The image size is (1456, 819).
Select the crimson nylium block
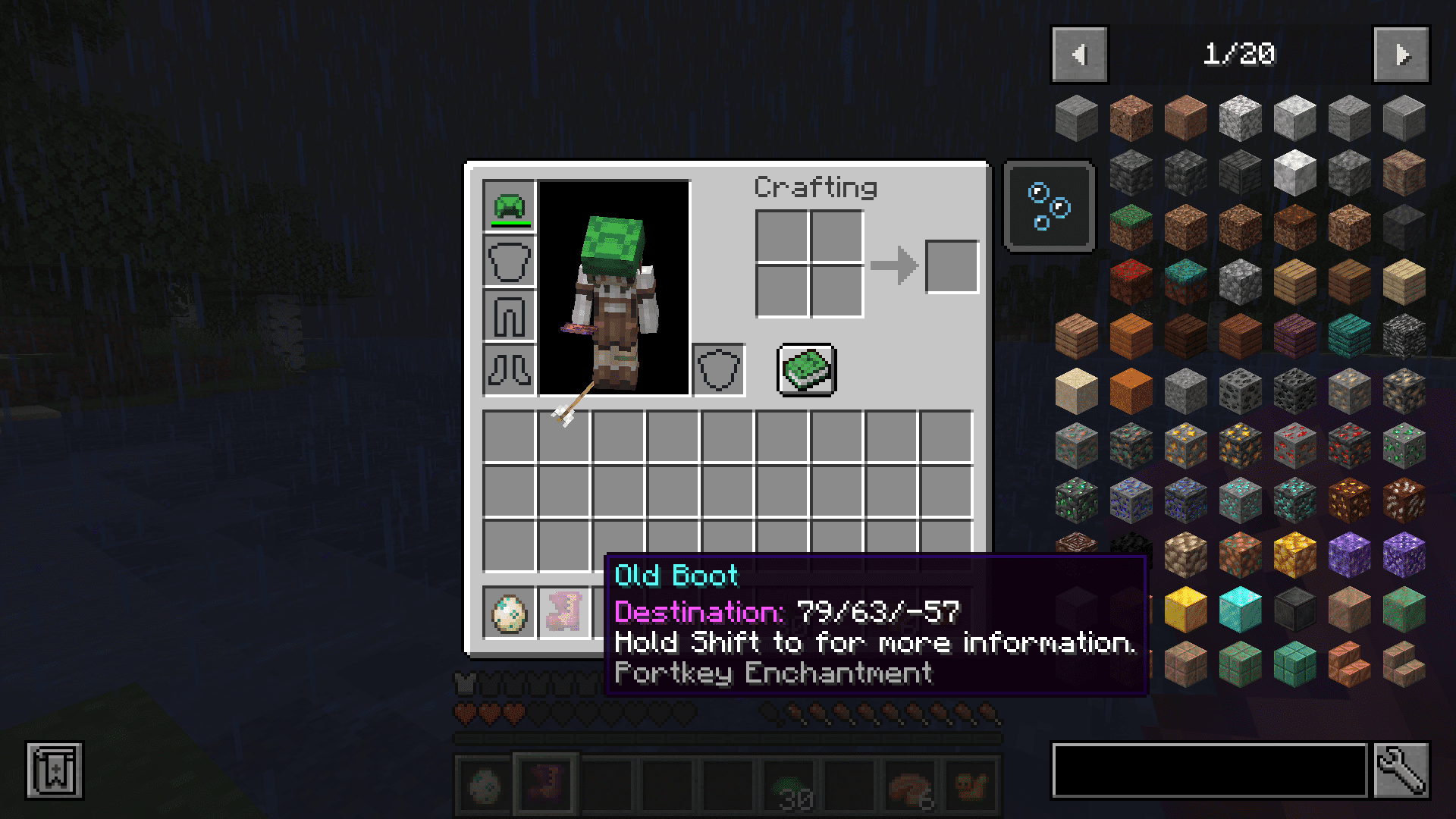1131,282
